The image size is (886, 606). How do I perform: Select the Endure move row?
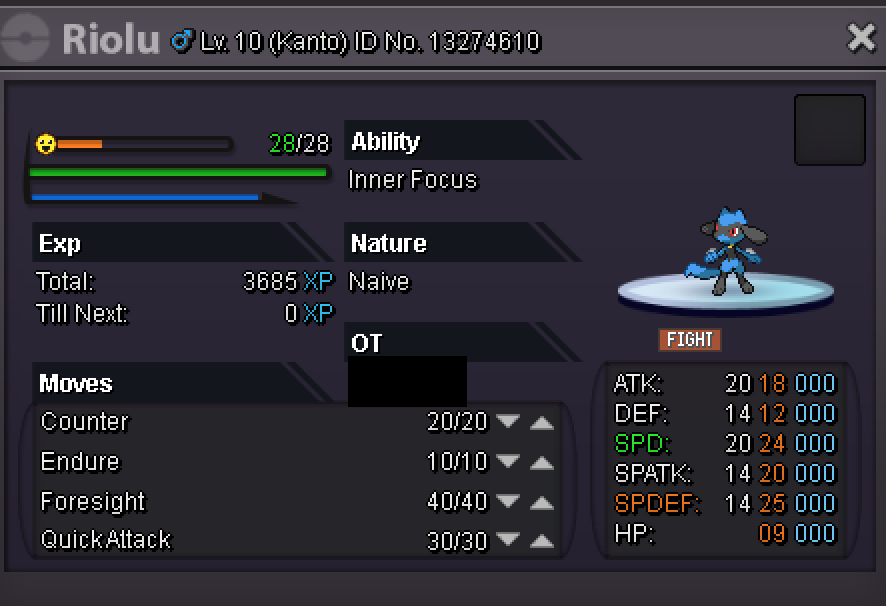click(80, 462)
